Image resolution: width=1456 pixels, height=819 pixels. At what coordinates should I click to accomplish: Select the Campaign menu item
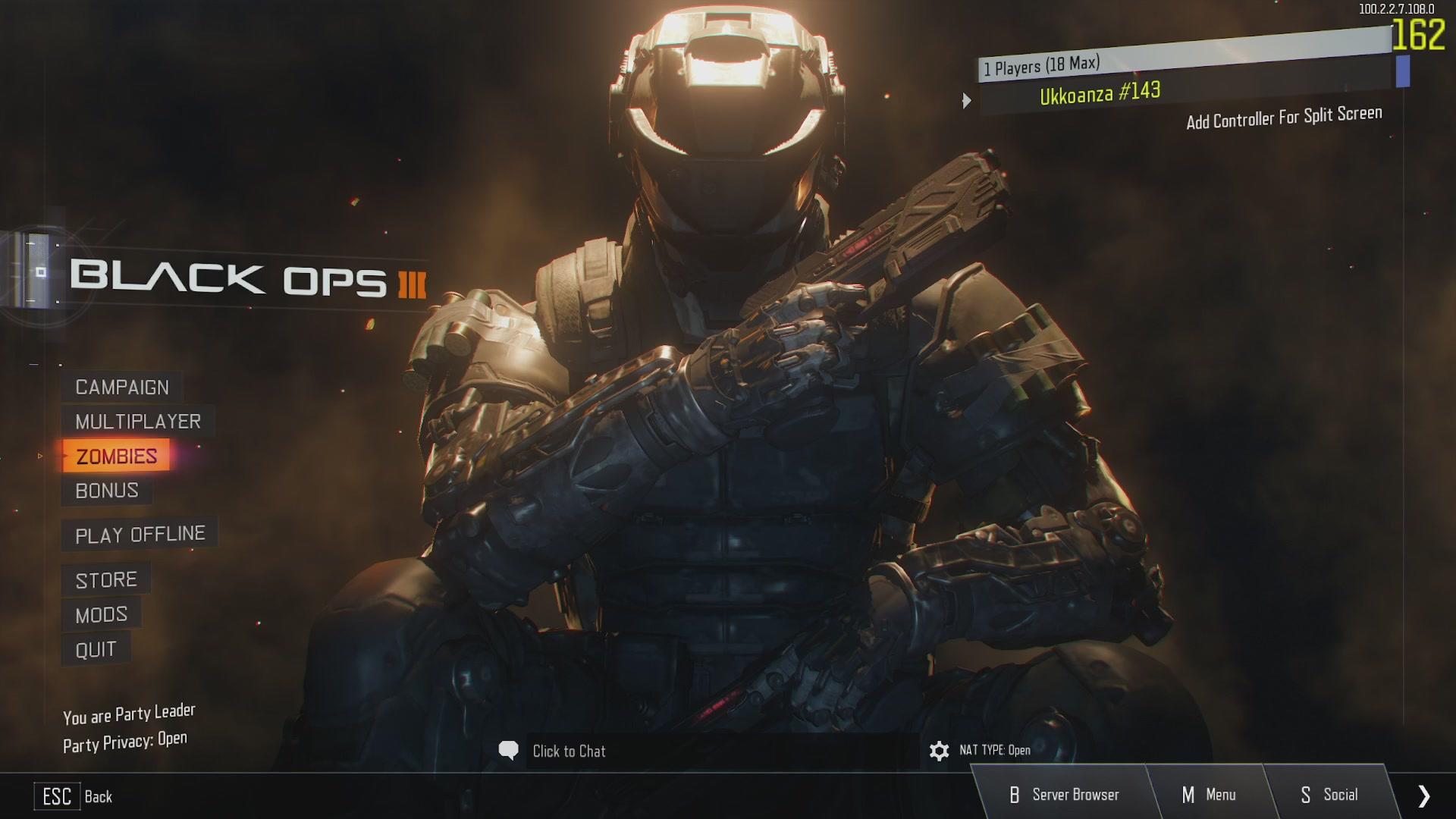(x=121, y=387)
